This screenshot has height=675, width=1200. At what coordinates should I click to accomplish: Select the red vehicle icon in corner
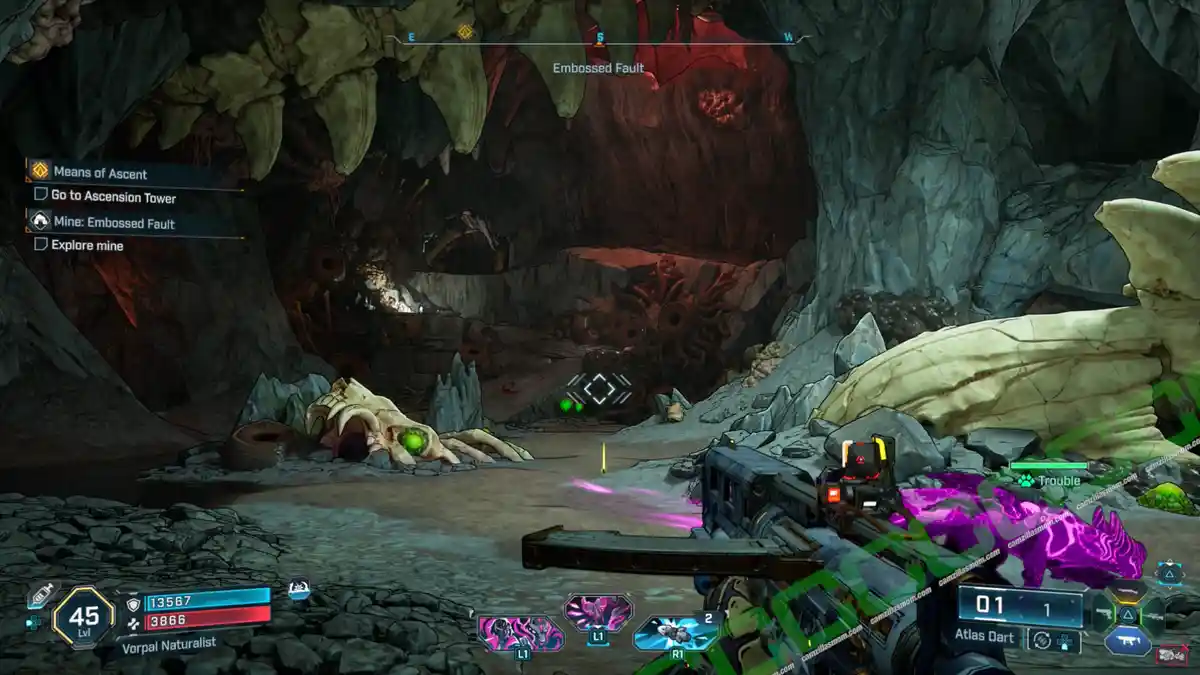(x=1170, y=655)
